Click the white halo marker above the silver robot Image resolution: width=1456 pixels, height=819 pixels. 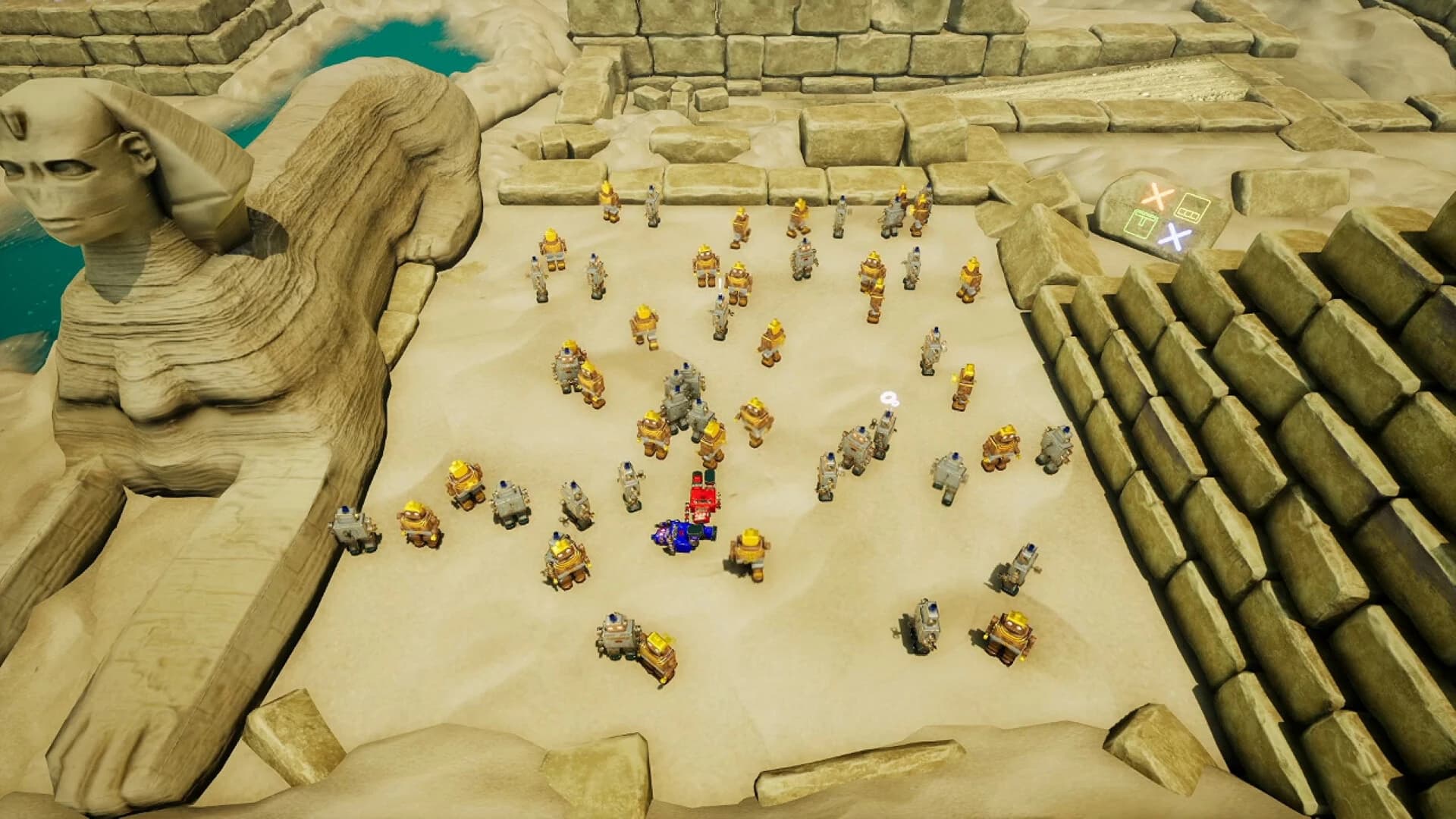click(890, 398)
